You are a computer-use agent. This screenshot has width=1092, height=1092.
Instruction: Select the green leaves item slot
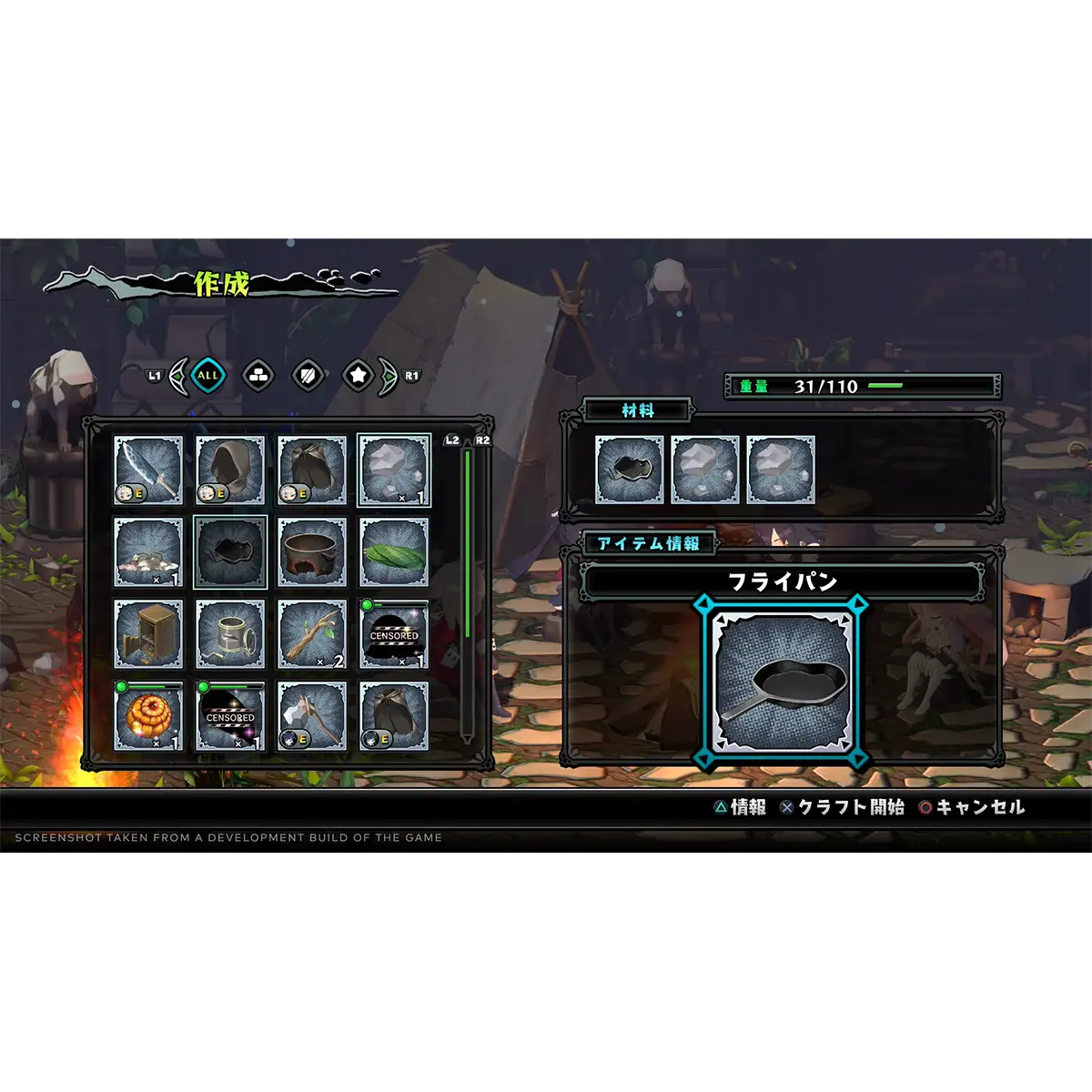coord(394,551)
